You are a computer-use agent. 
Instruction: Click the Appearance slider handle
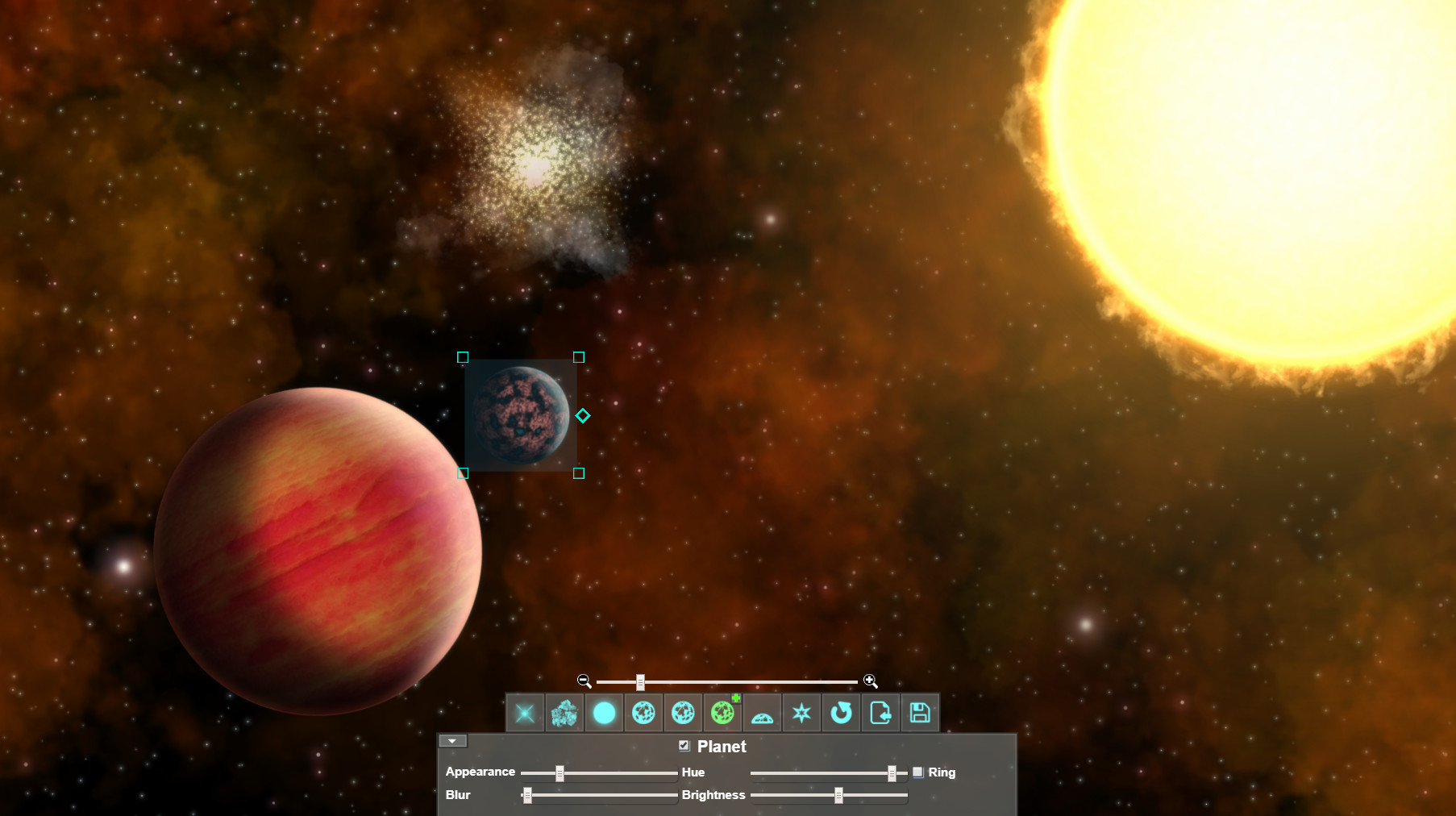560,772
